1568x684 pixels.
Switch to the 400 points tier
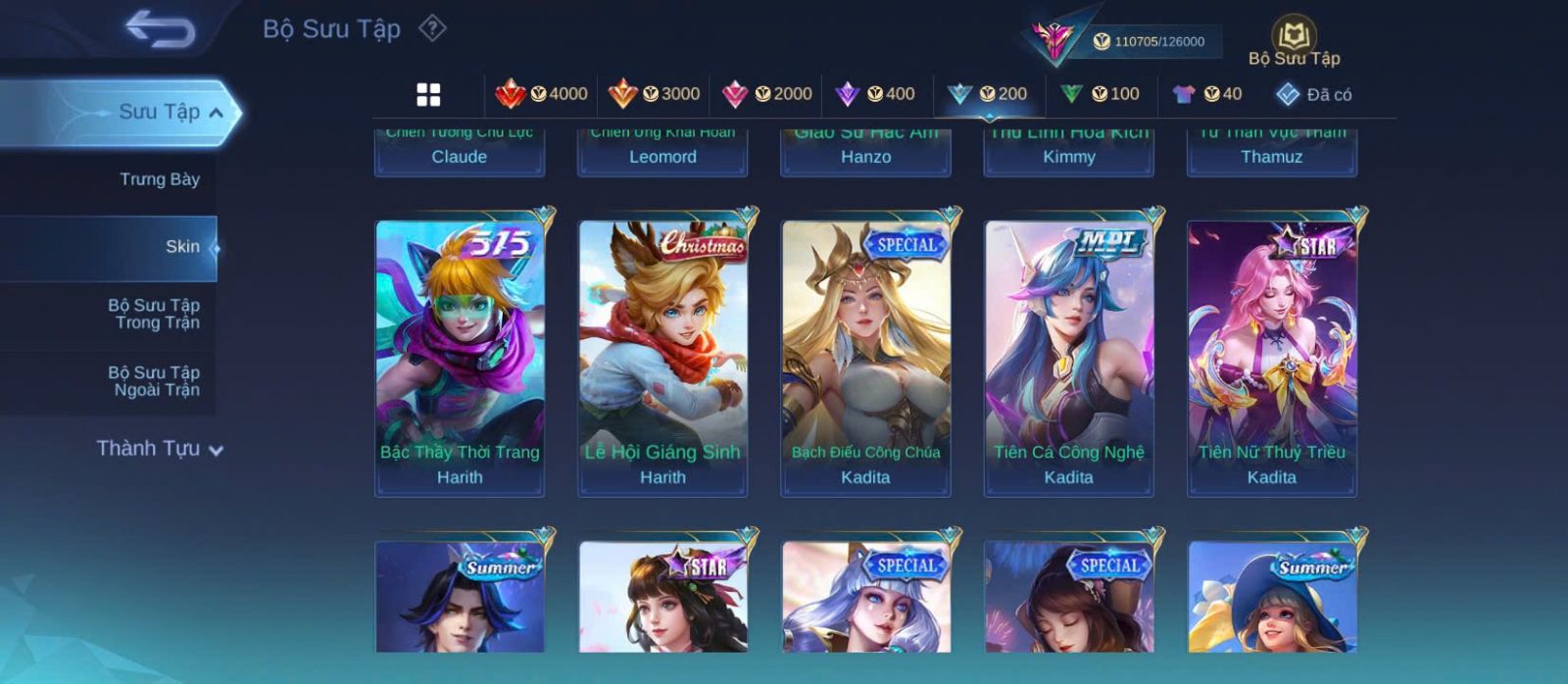coord(874,94)
